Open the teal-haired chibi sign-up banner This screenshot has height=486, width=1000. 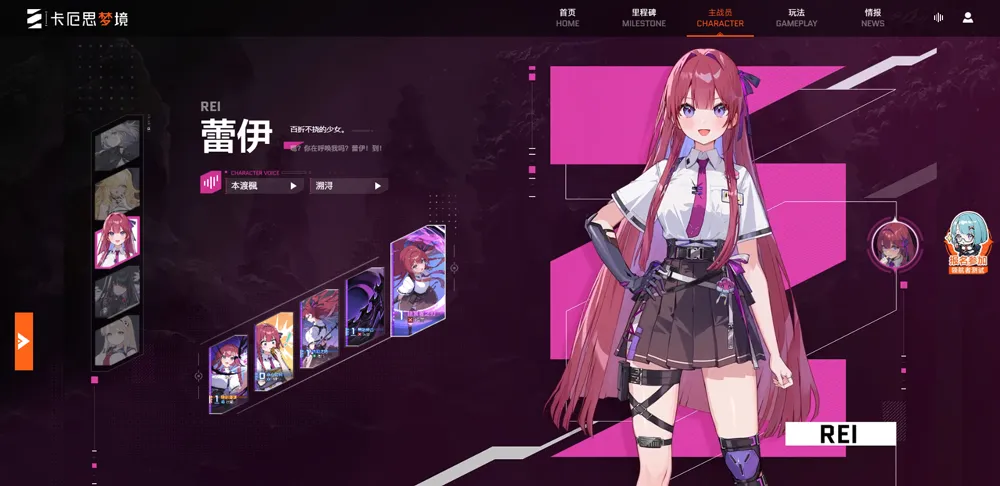(966, 244)
